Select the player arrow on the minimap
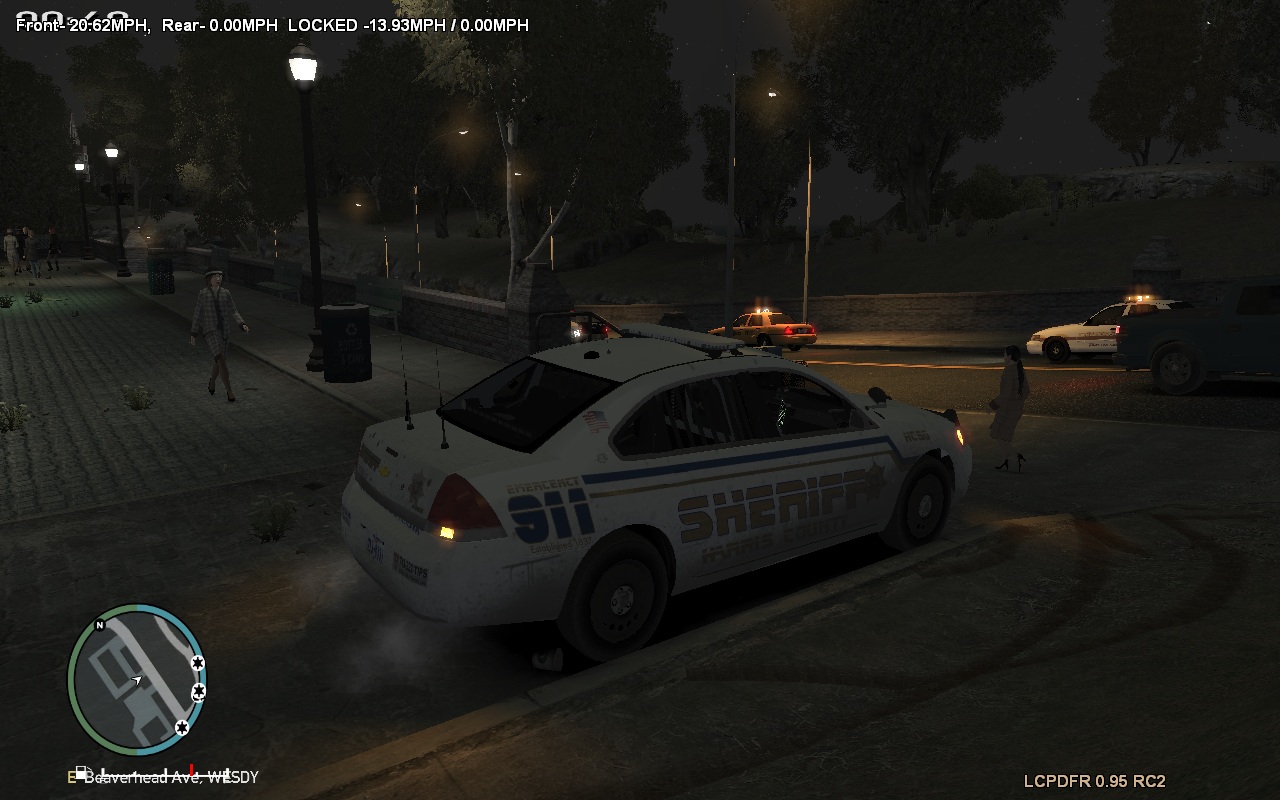Viewport: 1280px width, 800px height. (x=137, y=681)
